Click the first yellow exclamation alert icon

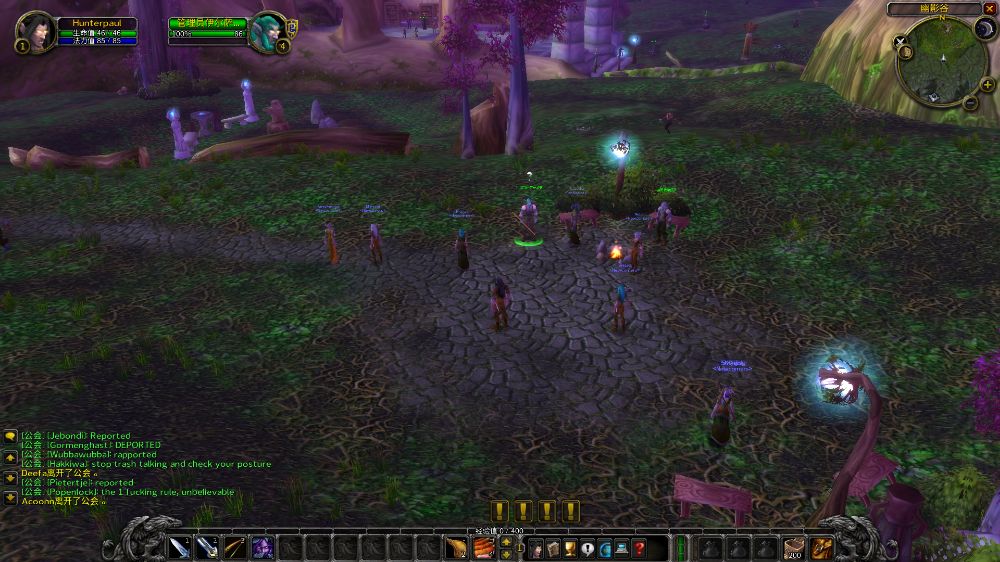point(499,511)
